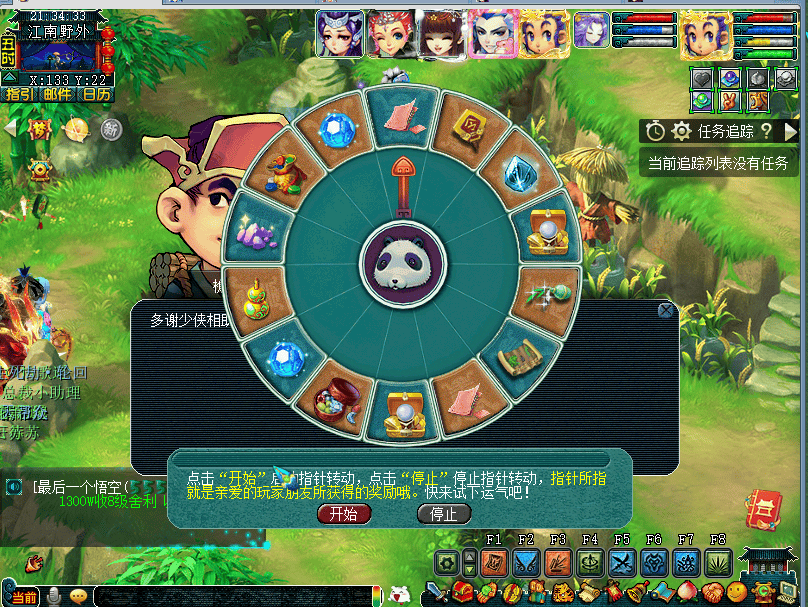Activate the F5 crossed swords skill

tap(622, 563)
